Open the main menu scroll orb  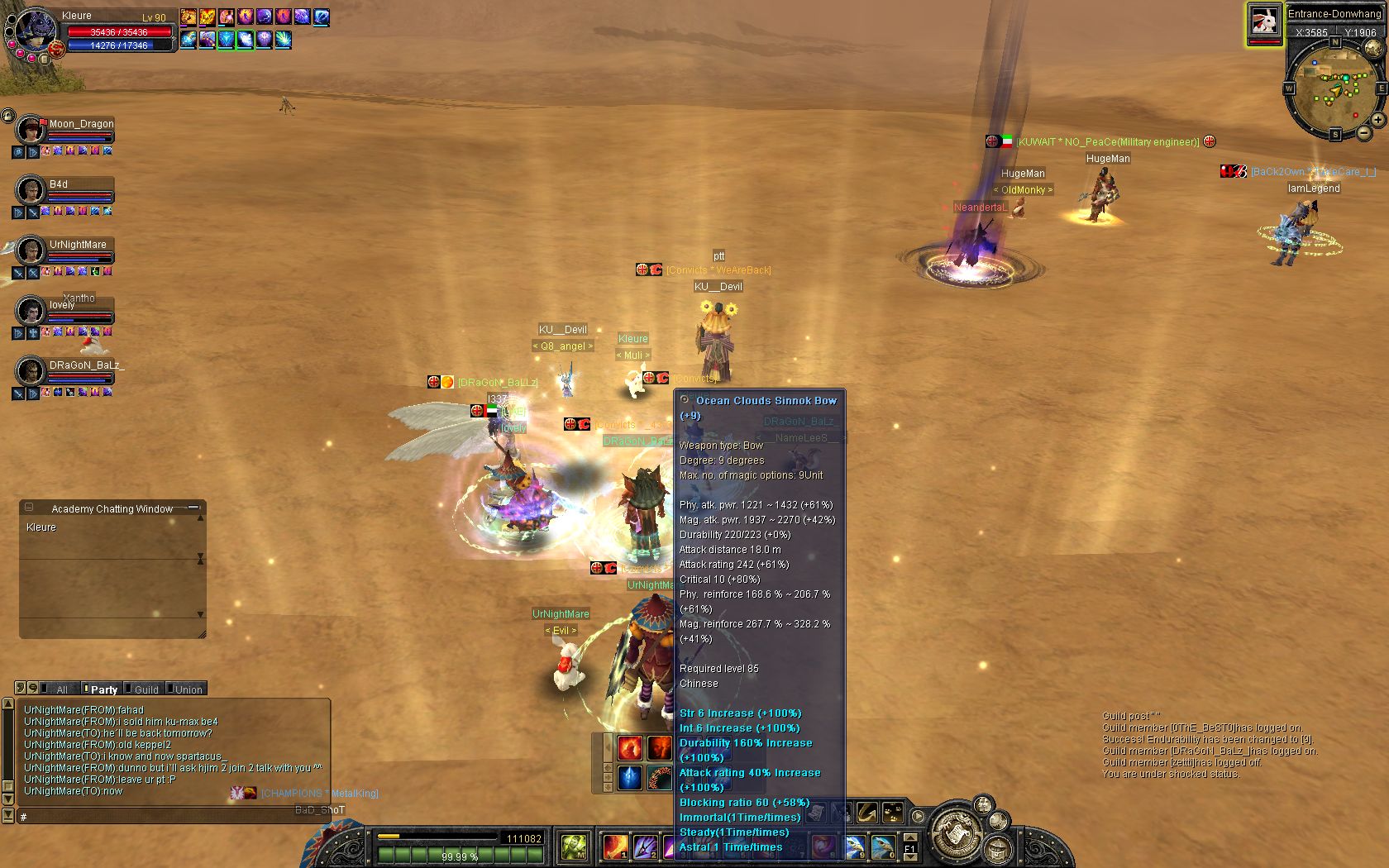tap(955, 831)
